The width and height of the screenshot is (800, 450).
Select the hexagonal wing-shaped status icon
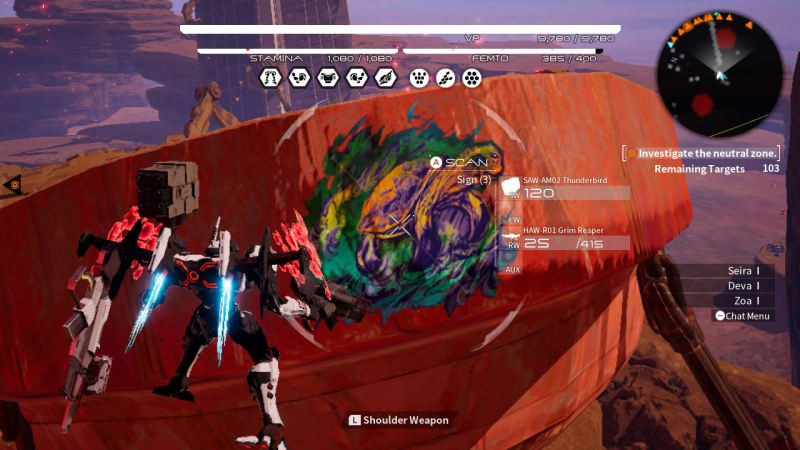point(385,77)
